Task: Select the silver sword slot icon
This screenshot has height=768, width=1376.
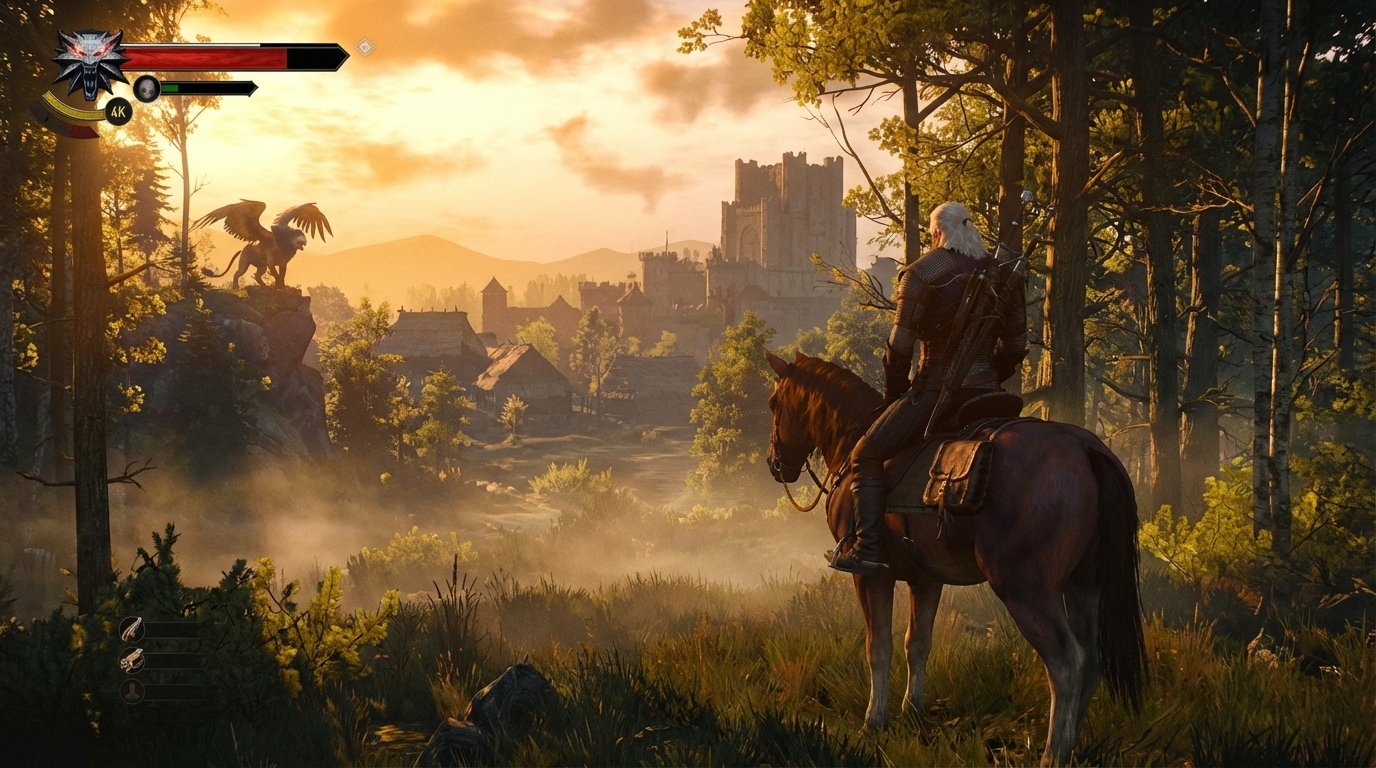Action: (x=132, y=661)
